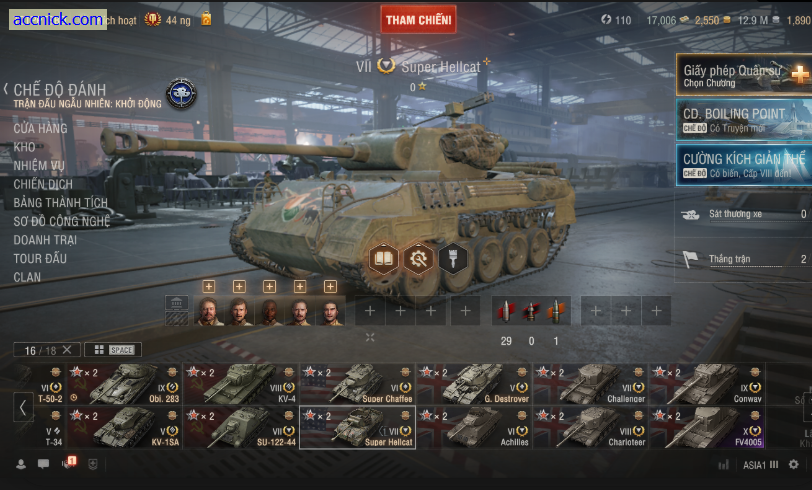The width and height of the screenshot is (812, 490).
Task: Open the CỬA HÀNG store menu
Action: (40, 128)
